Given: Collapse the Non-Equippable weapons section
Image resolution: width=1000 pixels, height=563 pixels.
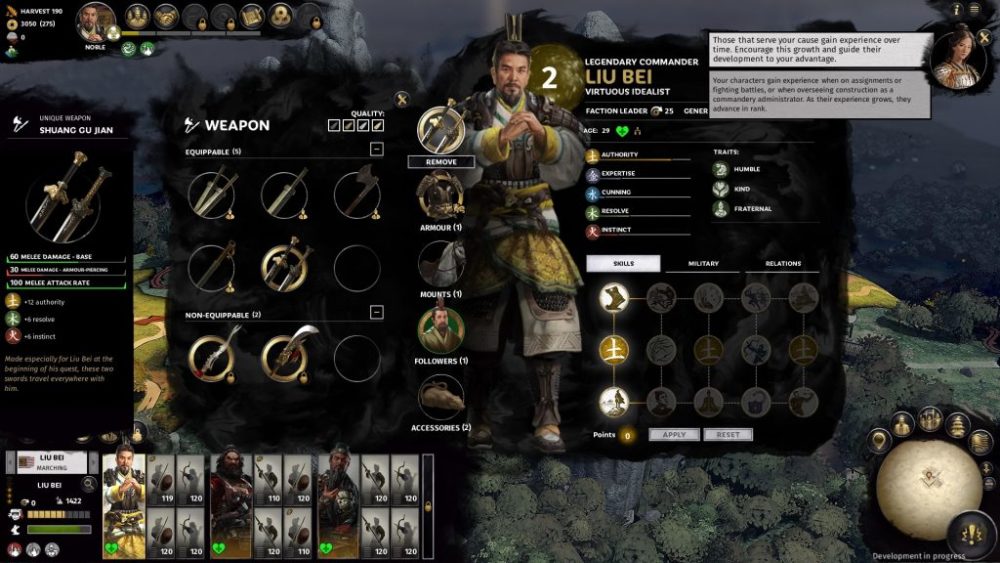Looking at the screenshot, I should coord(376,313).
